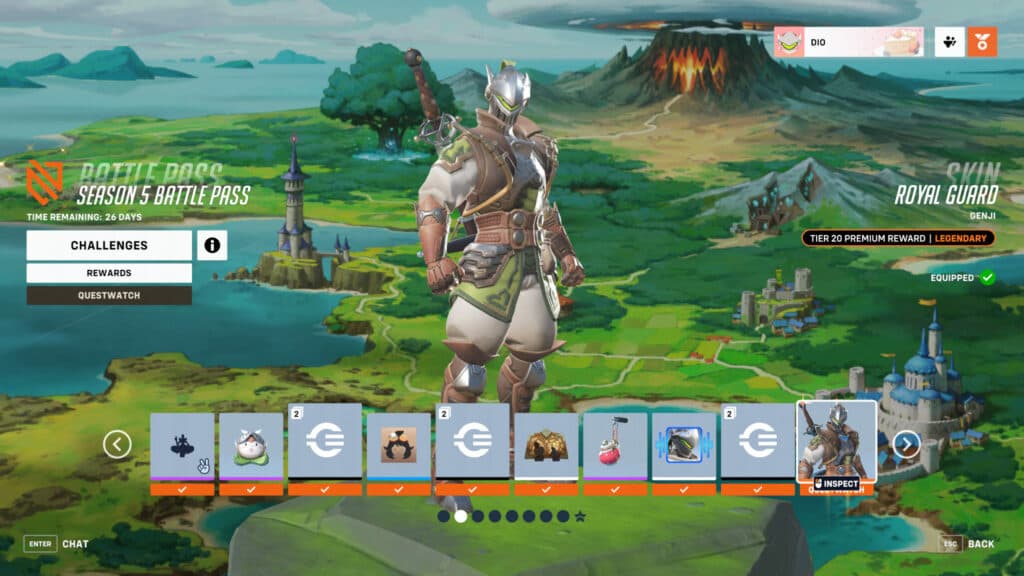
Task: Open the Challenges section
Action: pyautogui.click(x=109, y=245)
